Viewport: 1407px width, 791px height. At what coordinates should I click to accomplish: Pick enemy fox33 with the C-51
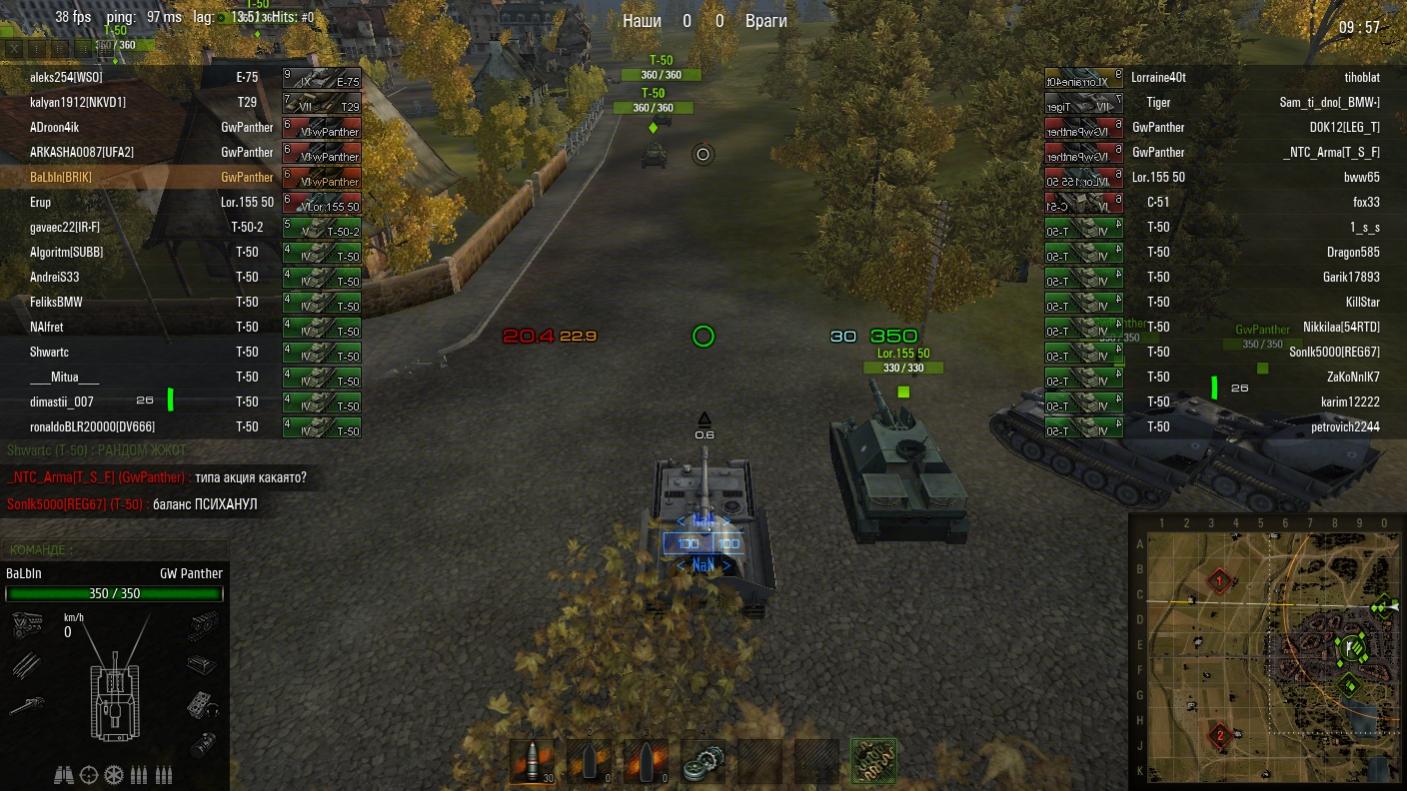[x=1250, y=203]
